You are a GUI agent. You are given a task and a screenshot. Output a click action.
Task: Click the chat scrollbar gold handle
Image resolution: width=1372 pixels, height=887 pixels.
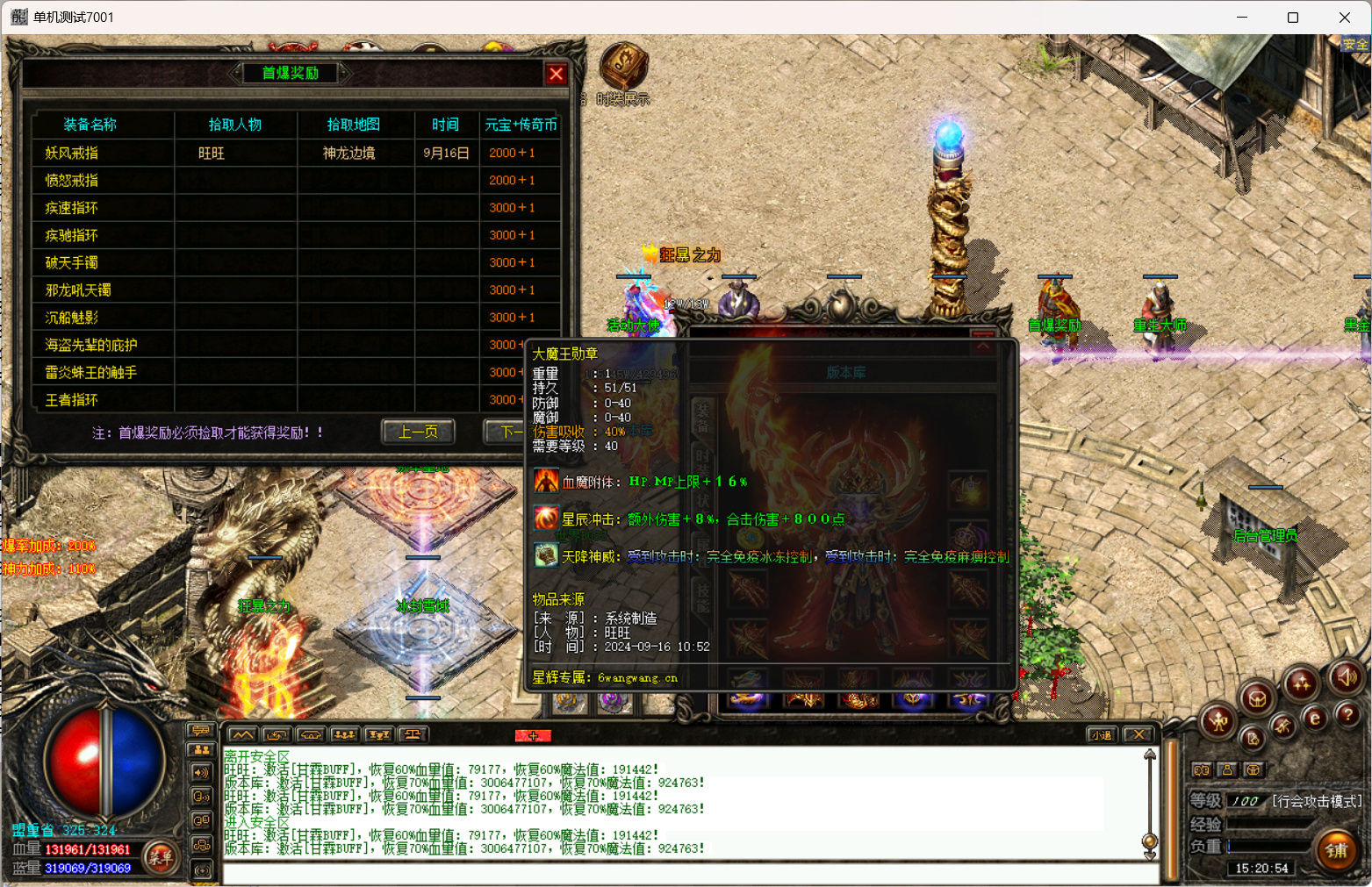(x=1149, y=842)
